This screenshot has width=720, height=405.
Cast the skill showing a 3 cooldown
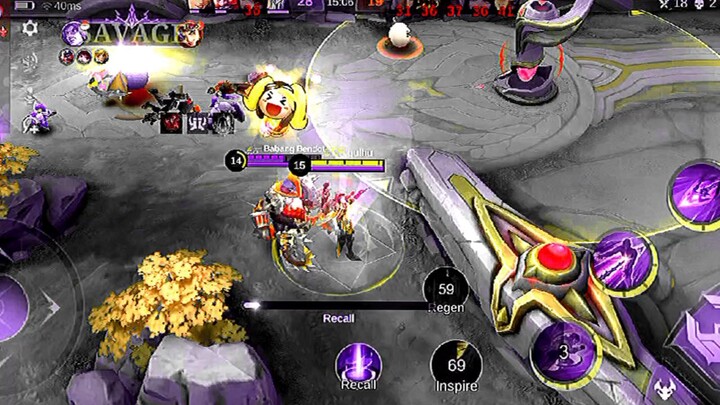(563, 352)
